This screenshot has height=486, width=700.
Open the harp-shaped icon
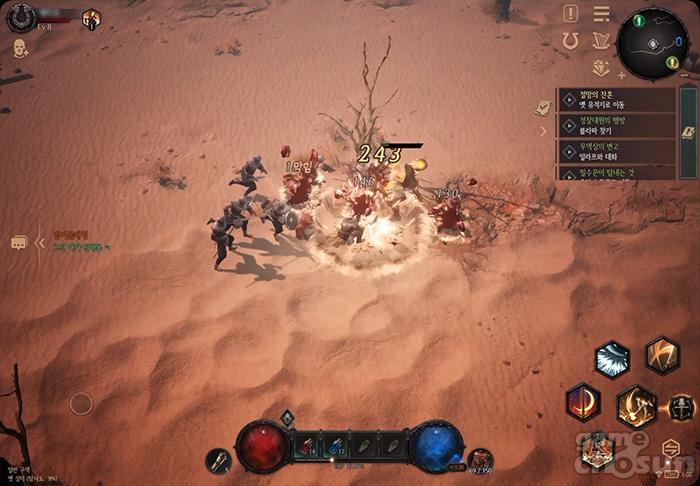[x=600, y=41]
